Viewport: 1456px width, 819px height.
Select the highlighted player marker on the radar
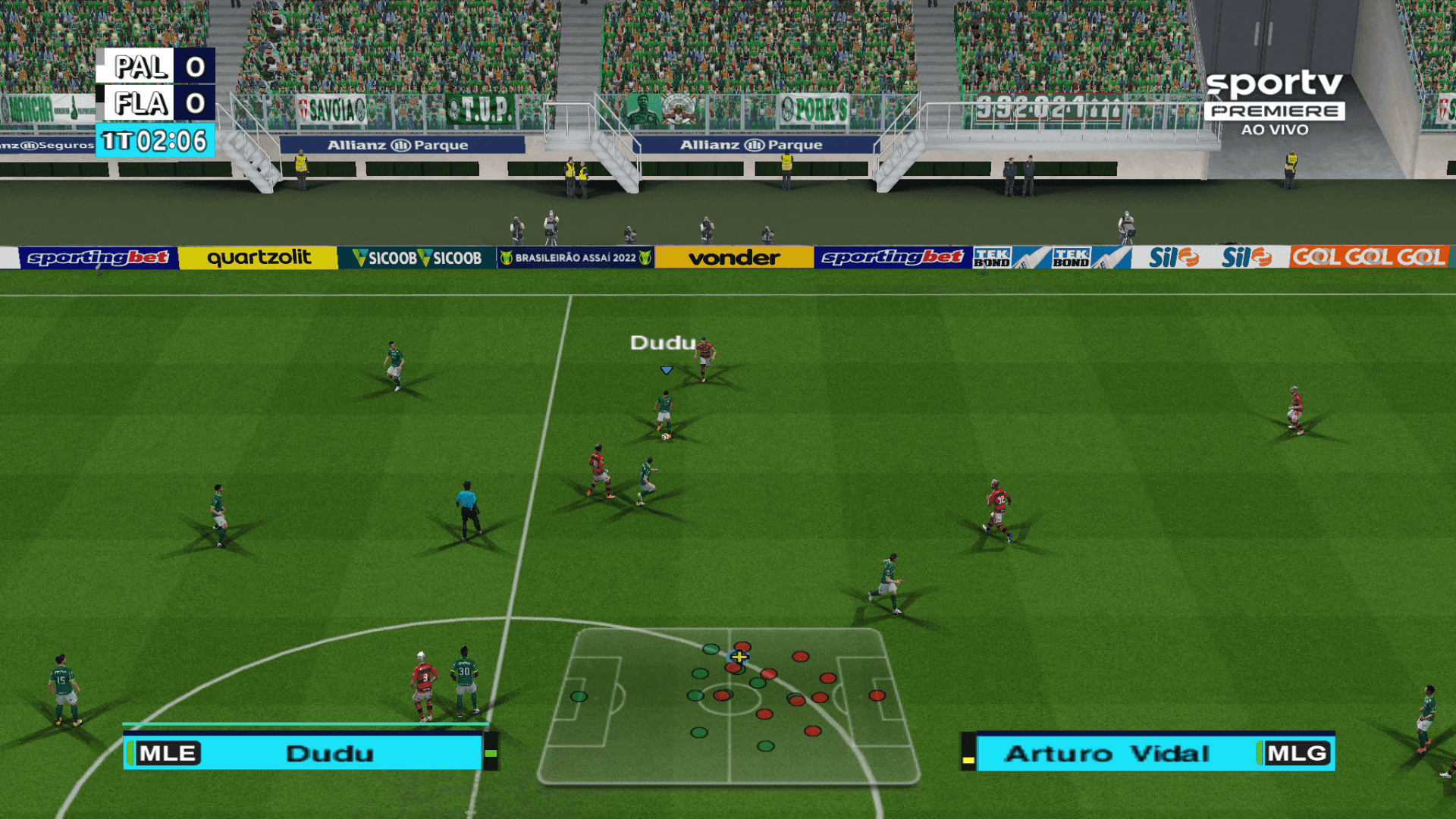coord(738,655)
